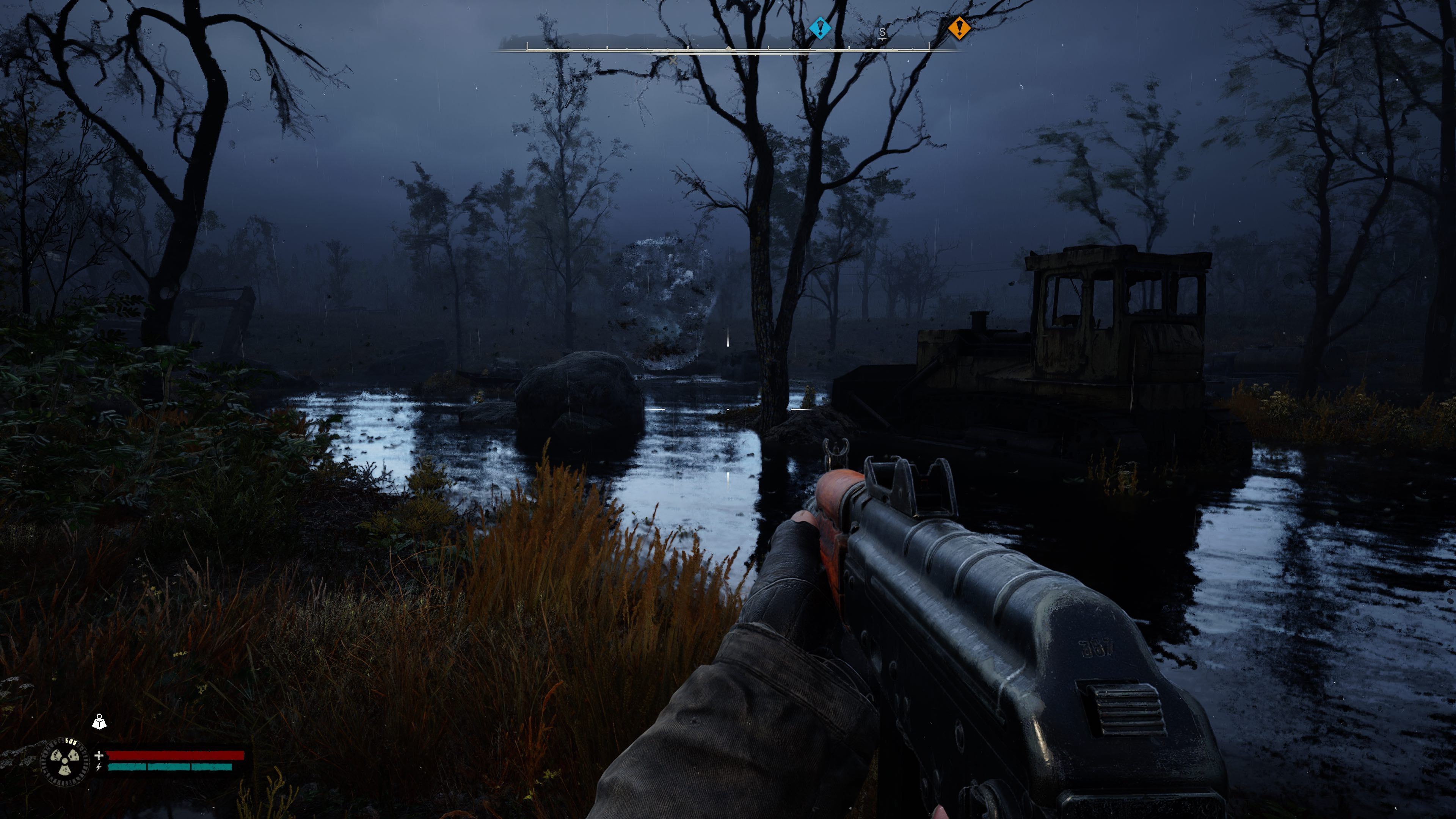The height and width of the screenshot is (819, 1456).
Task: Select the health cross icon beside the red bar
Action: coord(99,756)
